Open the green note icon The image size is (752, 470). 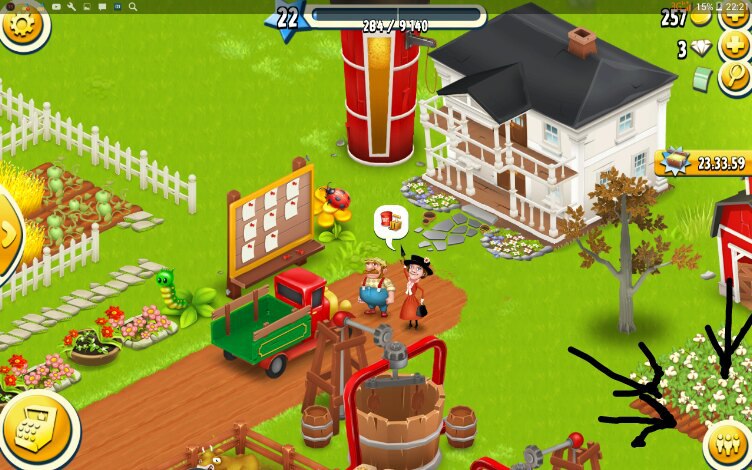704,78
